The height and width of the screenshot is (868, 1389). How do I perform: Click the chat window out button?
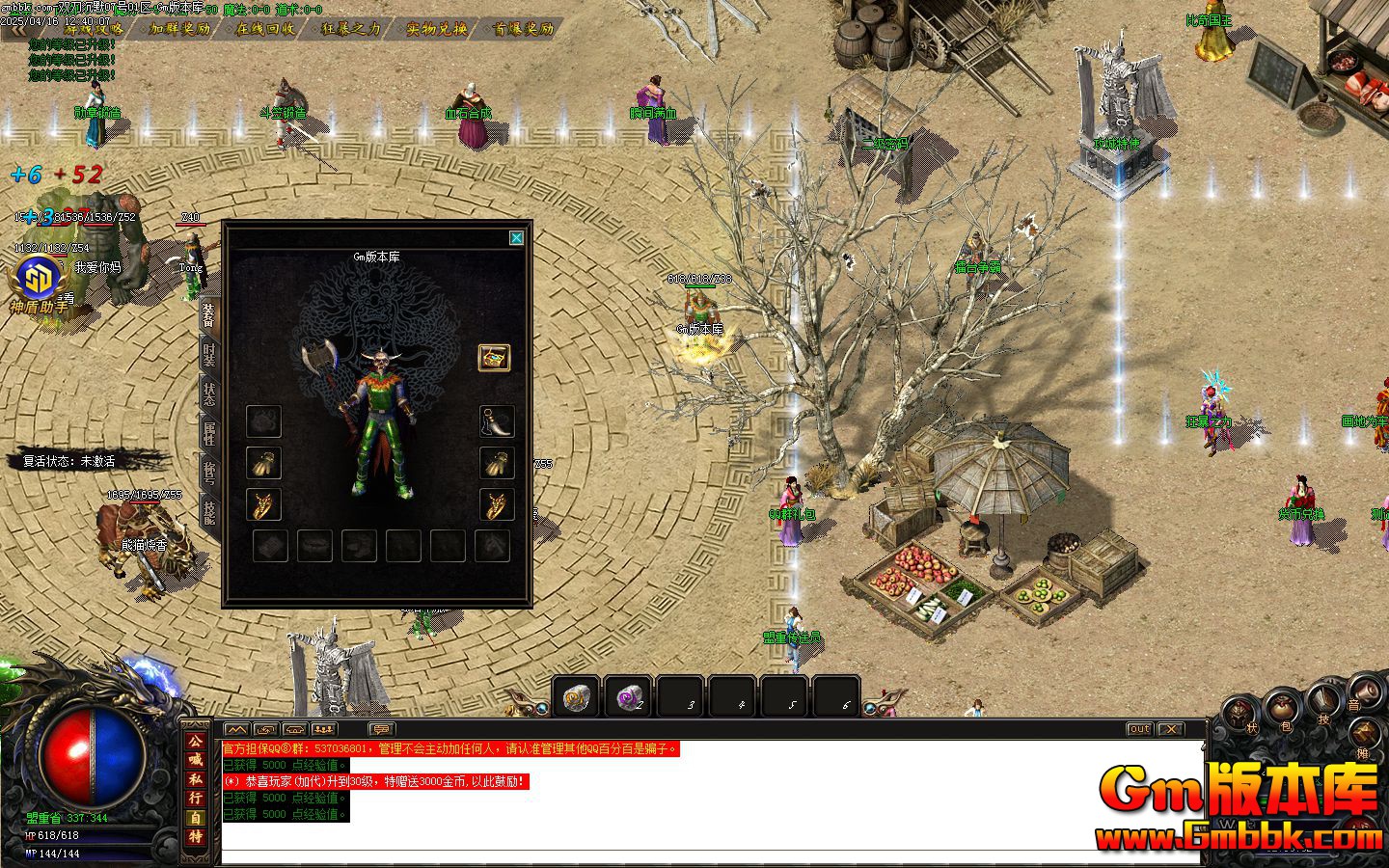pyautogui.click(x=1139, y=729)
